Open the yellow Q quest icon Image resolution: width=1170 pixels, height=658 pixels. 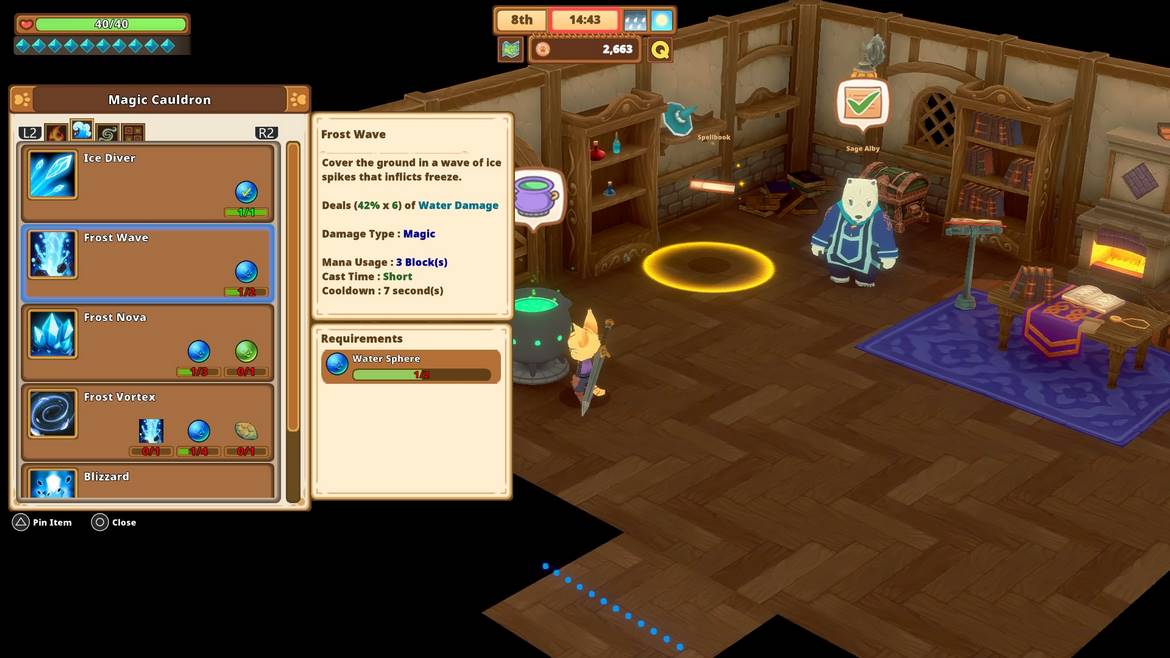(660, 49)
